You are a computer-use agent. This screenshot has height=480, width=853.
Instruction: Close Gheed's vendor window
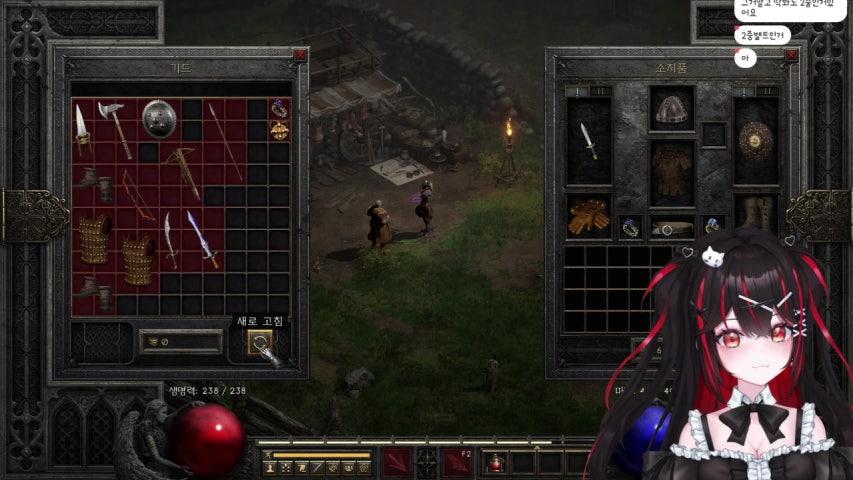click(x=299, y=56)
